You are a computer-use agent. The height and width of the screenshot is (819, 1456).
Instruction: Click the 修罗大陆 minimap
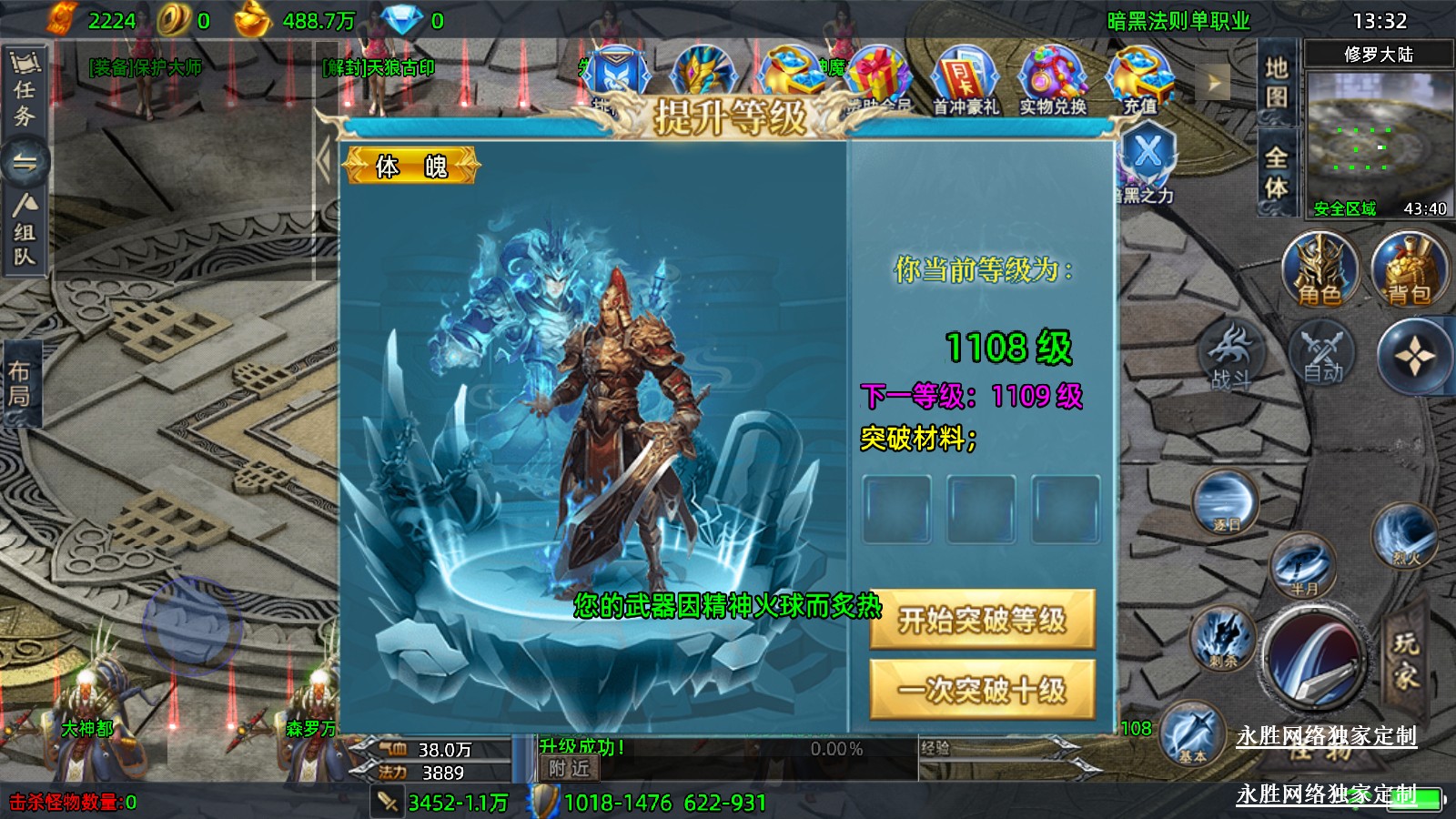click(x=1379, y=136)
